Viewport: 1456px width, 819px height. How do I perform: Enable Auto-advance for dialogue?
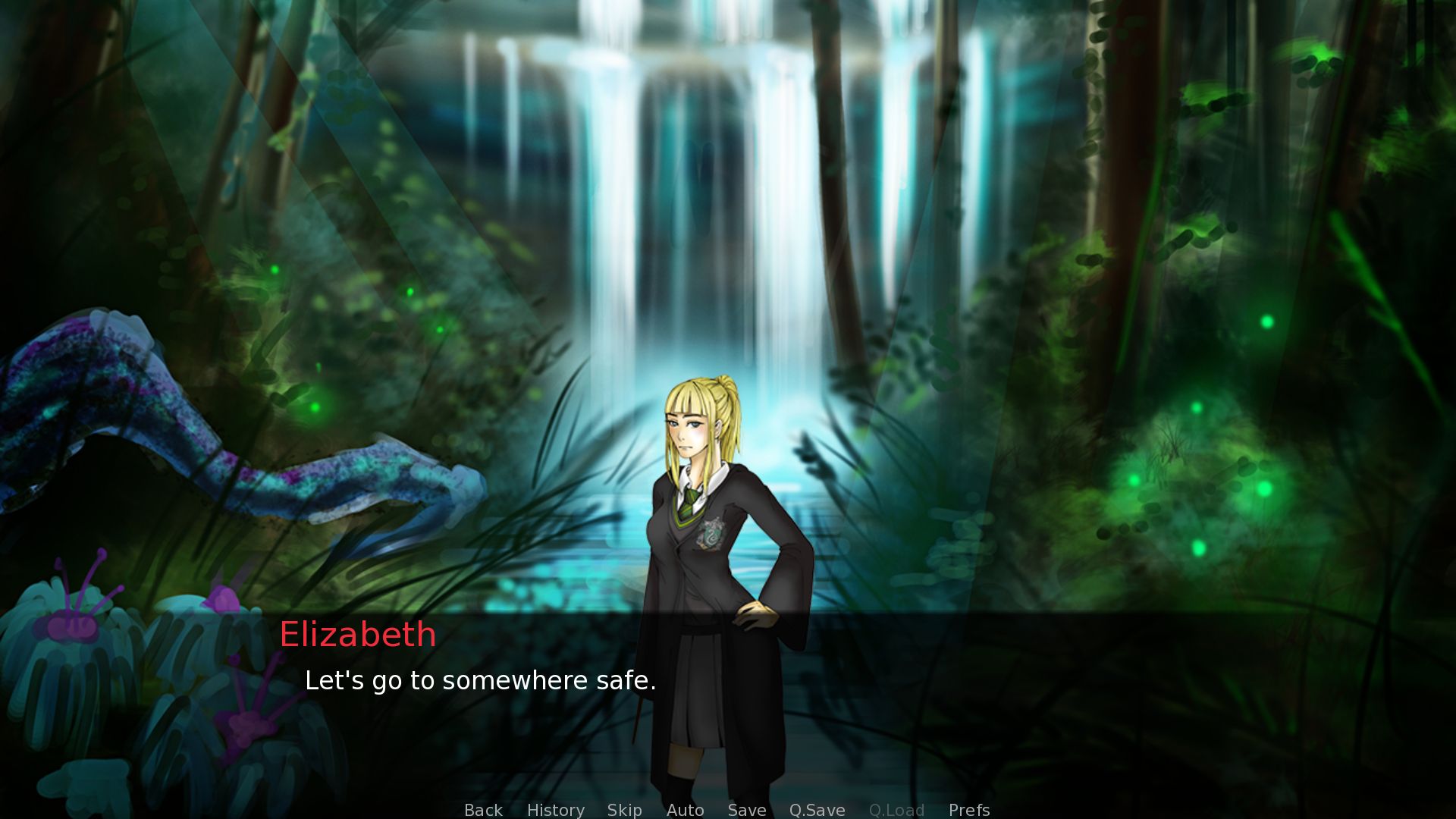pos(685,810)
